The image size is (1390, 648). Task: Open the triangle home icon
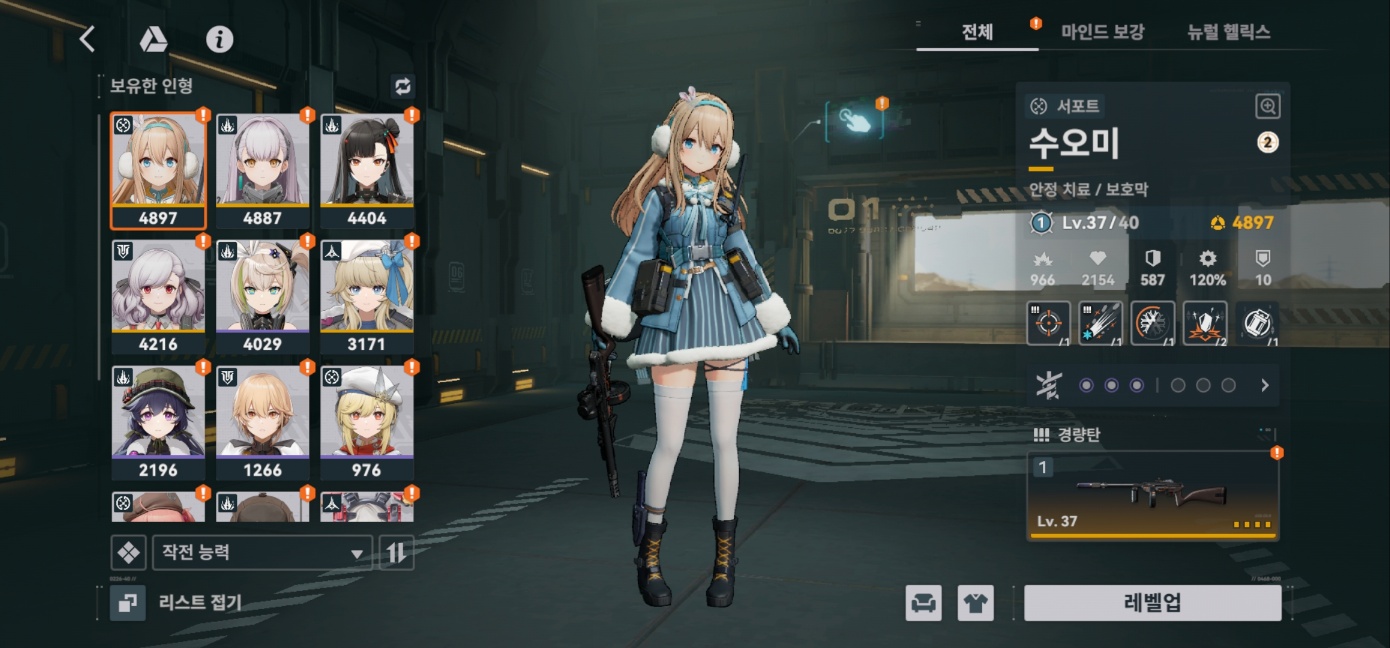coord(153,39)
